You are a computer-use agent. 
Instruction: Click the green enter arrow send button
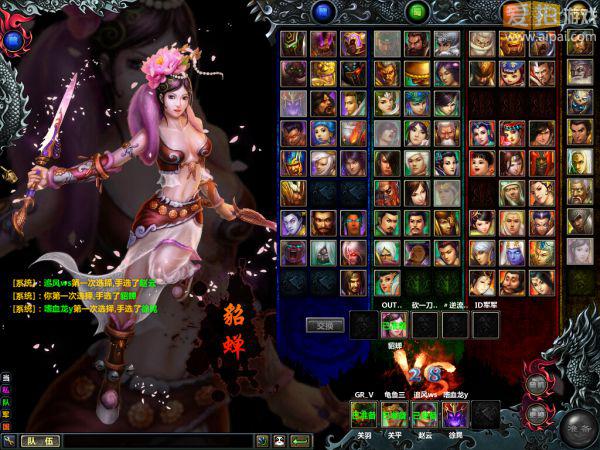coord(300,440)
